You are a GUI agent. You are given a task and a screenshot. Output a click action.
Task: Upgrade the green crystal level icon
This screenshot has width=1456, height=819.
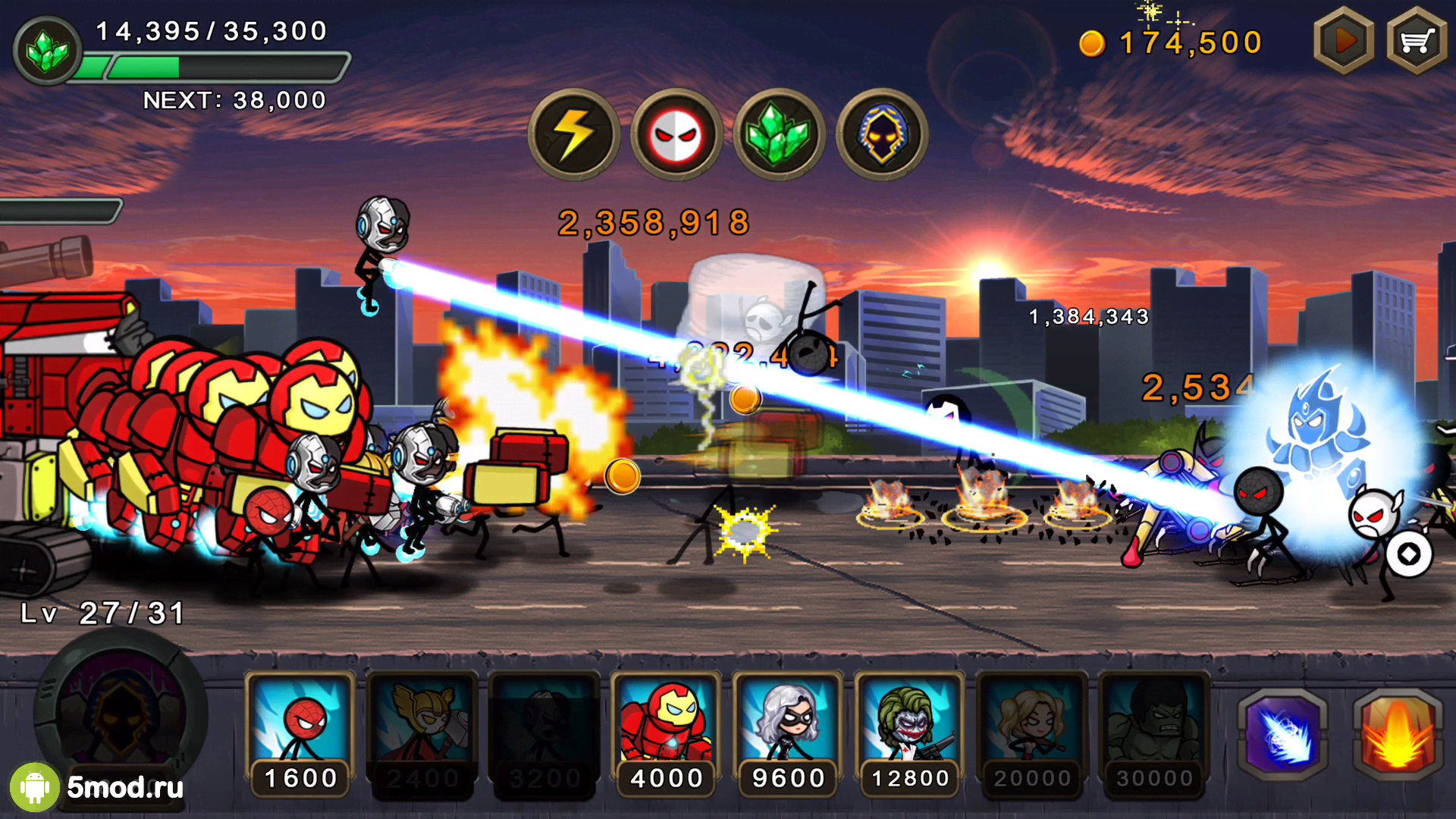47,50
